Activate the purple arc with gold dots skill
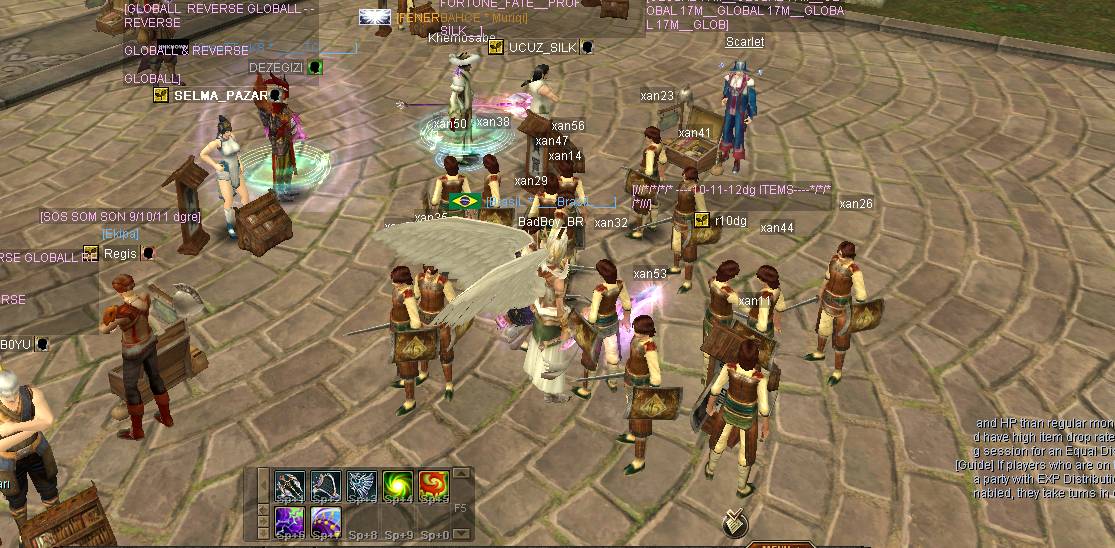This screenshot has width=1115, height=548. pos(326,521)
